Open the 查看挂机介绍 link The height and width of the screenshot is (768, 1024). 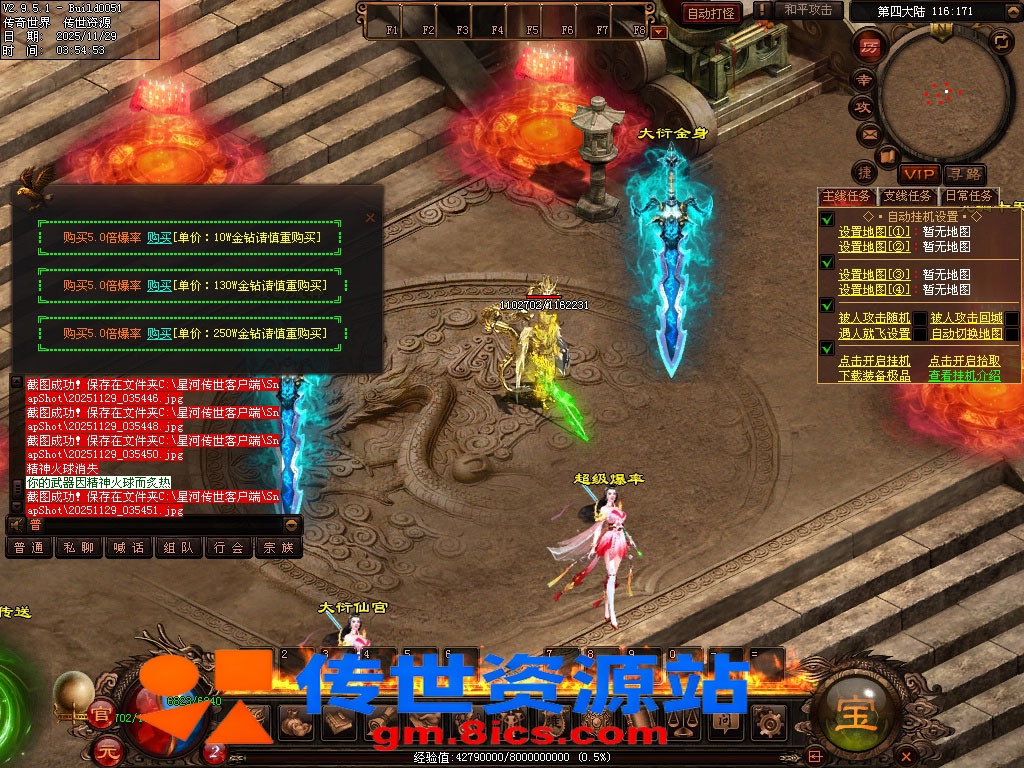pos(964,376)
